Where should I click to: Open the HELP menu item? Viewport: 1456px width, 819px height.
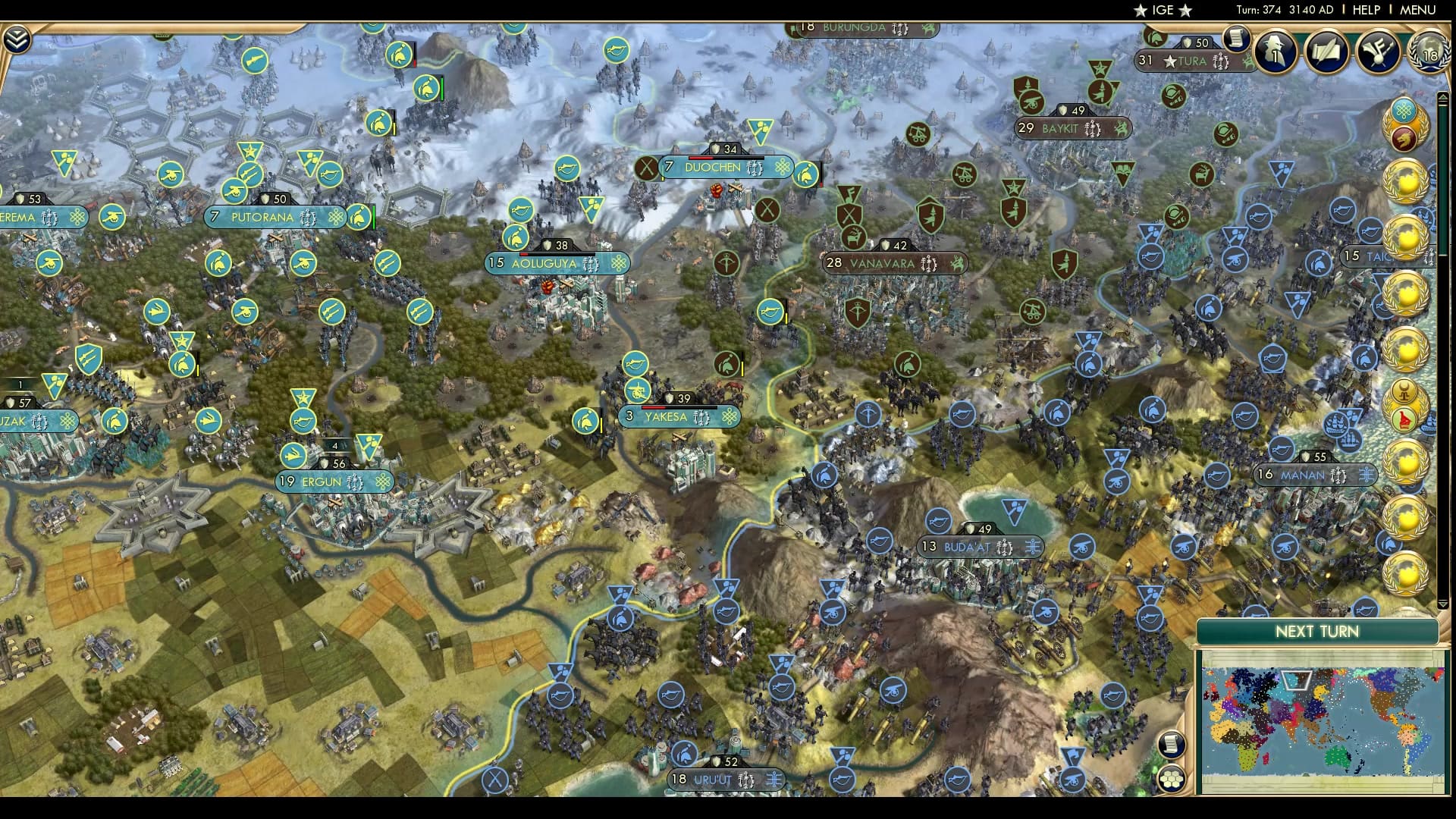tap(1369, 10)
